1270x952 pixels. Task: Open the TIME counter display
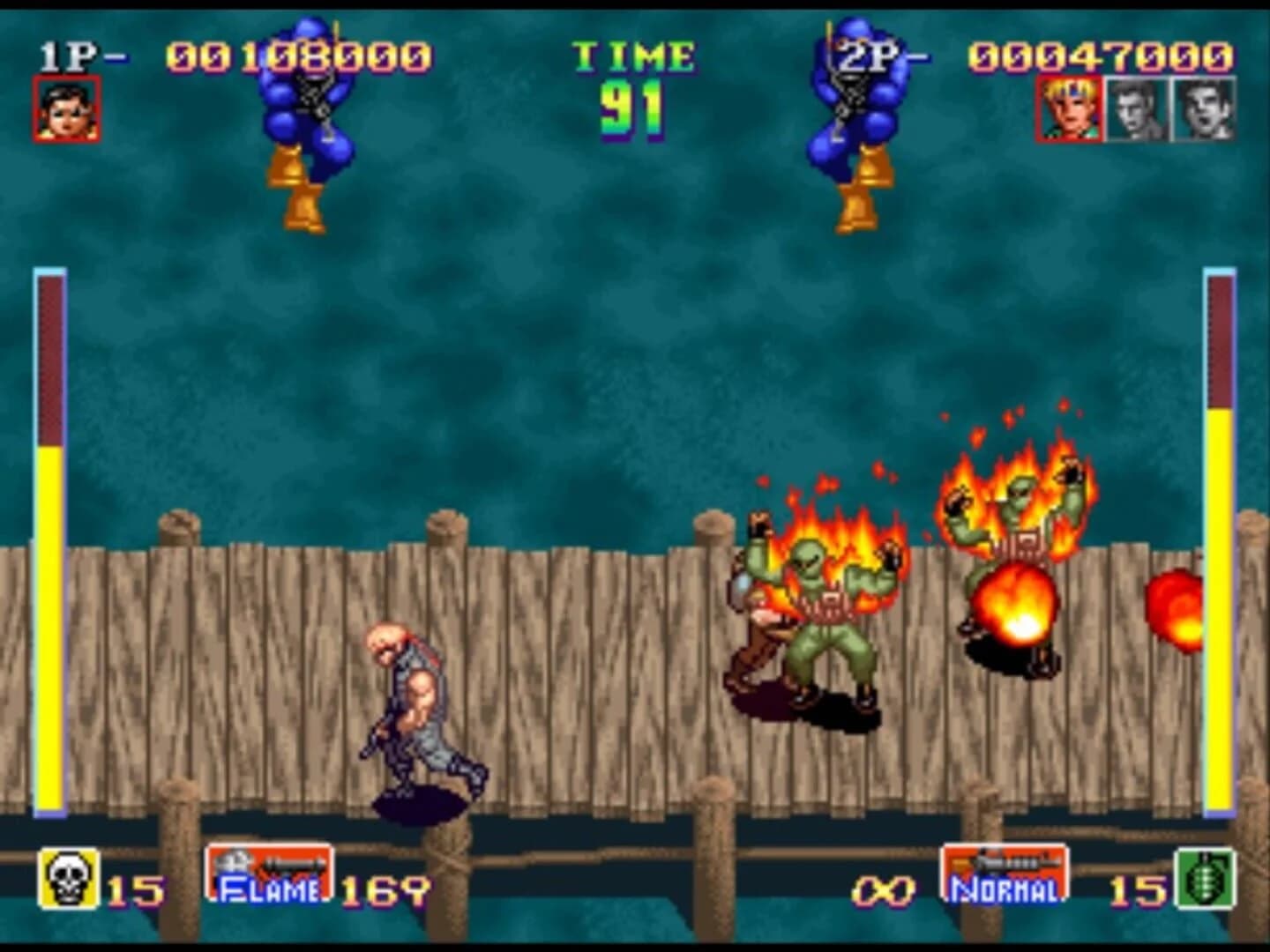pos(631,79)
